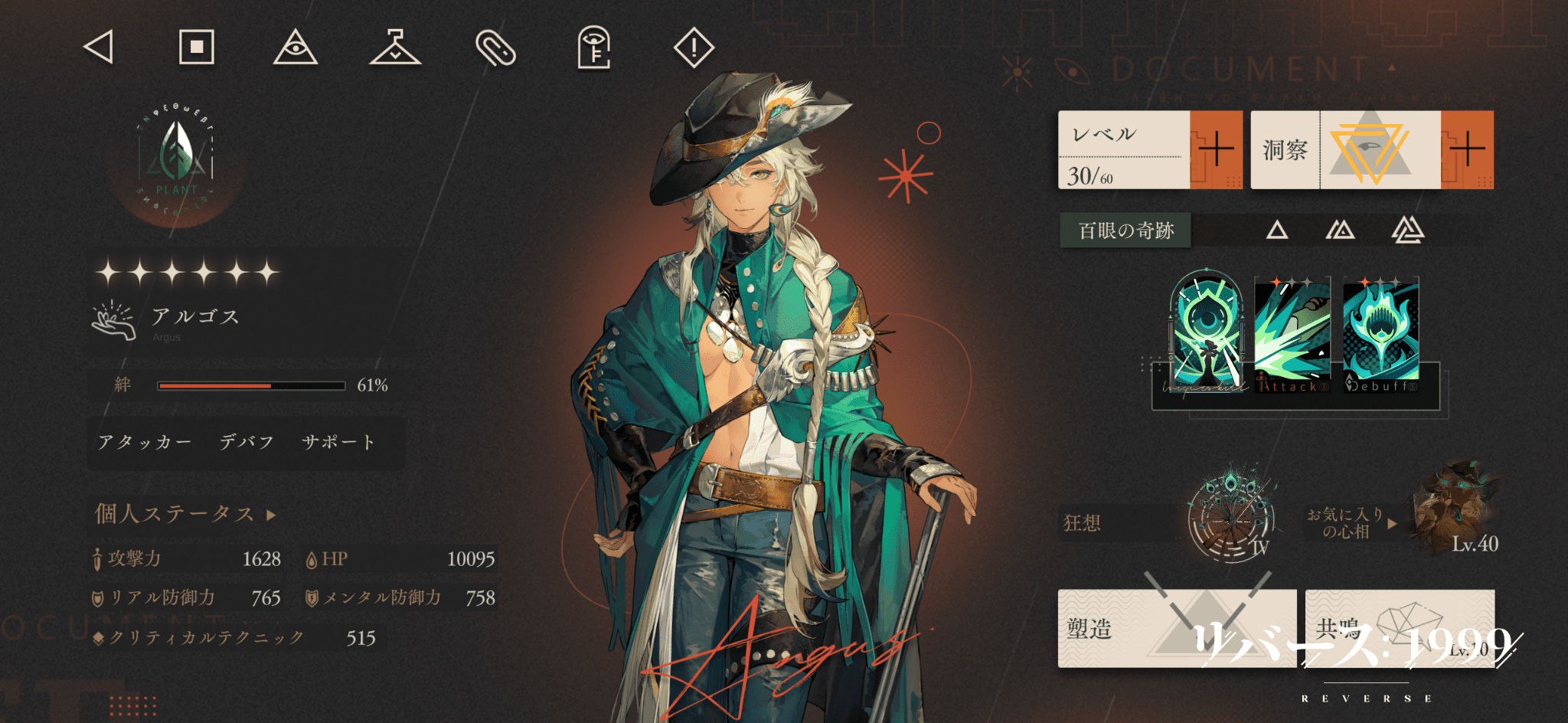Select the paperclip icon
The image size is (1568, 723).
tap(495, 47)
